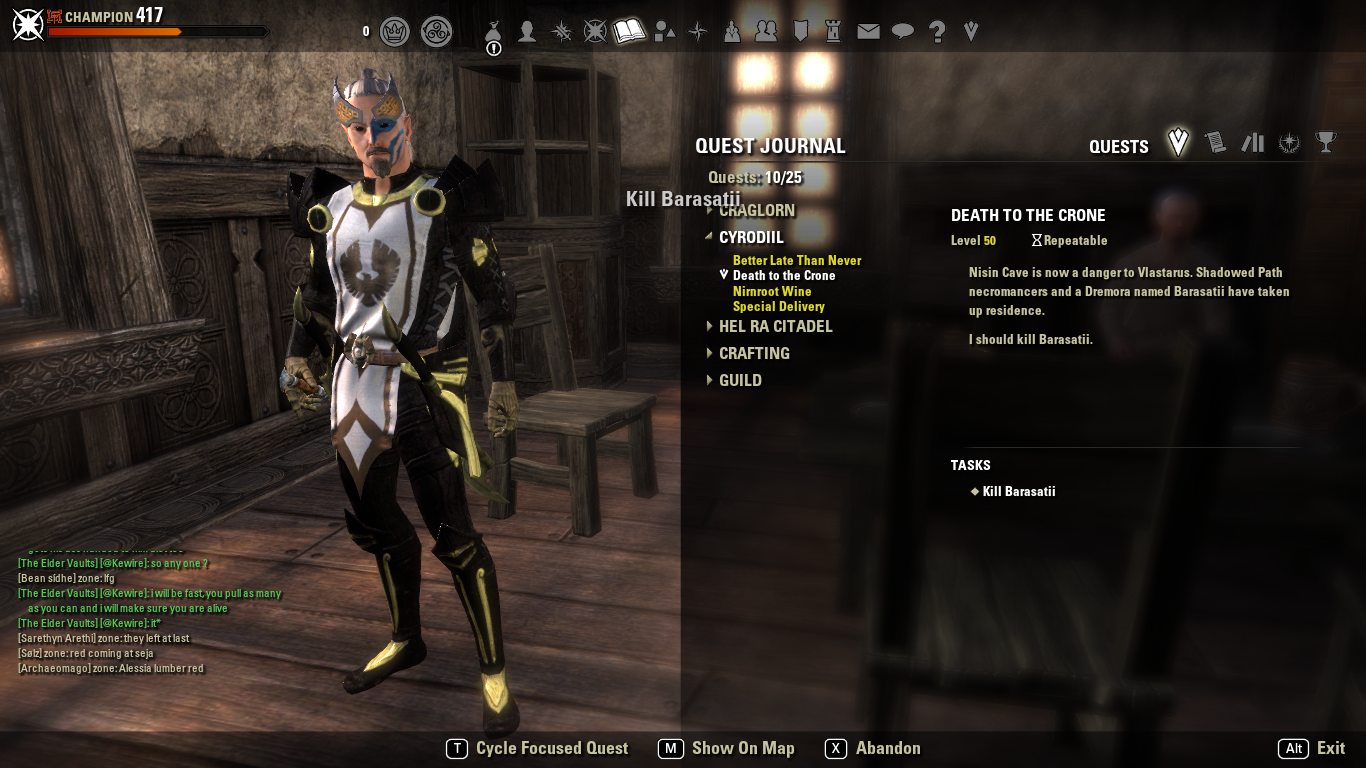
Task: Open the Help question mark icon
Action: 938,31
